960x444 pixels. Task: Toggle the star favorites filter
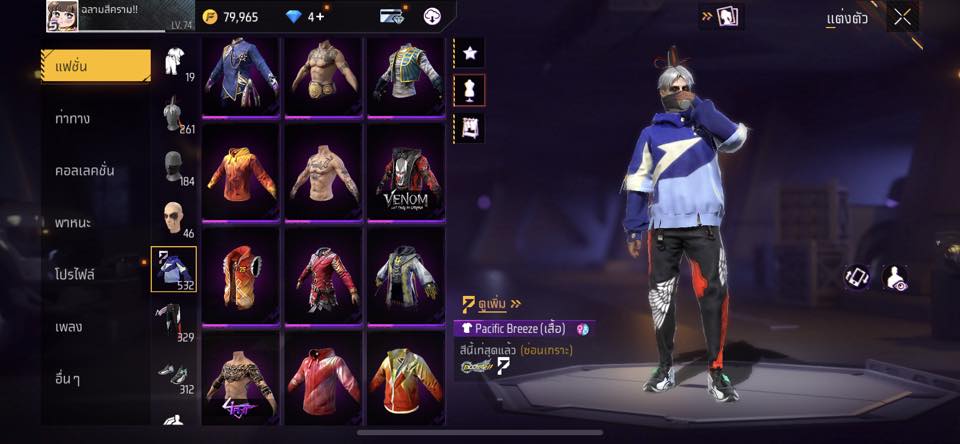coord(469,51)
